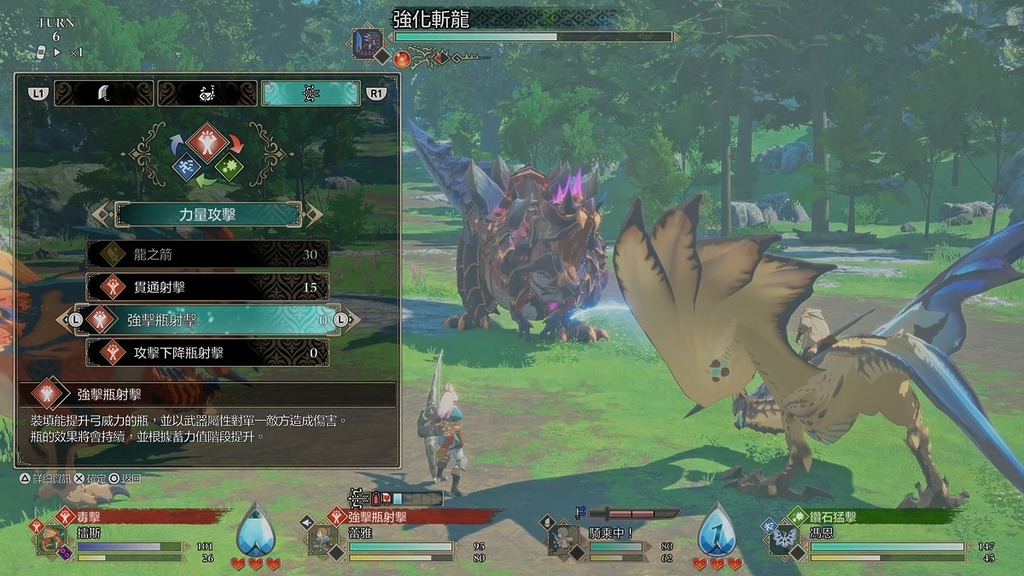Select party member 馮恩's portrait
This screenshot has height=576, width=1024.
pos(780,540)
